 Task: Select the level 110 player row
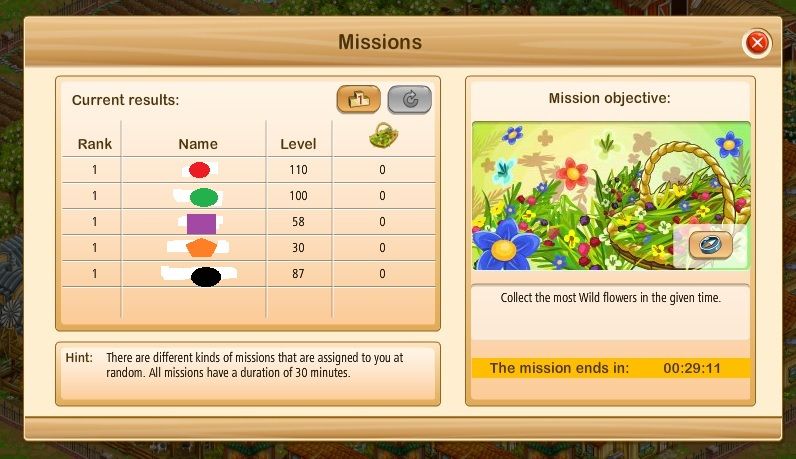click(248, 171)
